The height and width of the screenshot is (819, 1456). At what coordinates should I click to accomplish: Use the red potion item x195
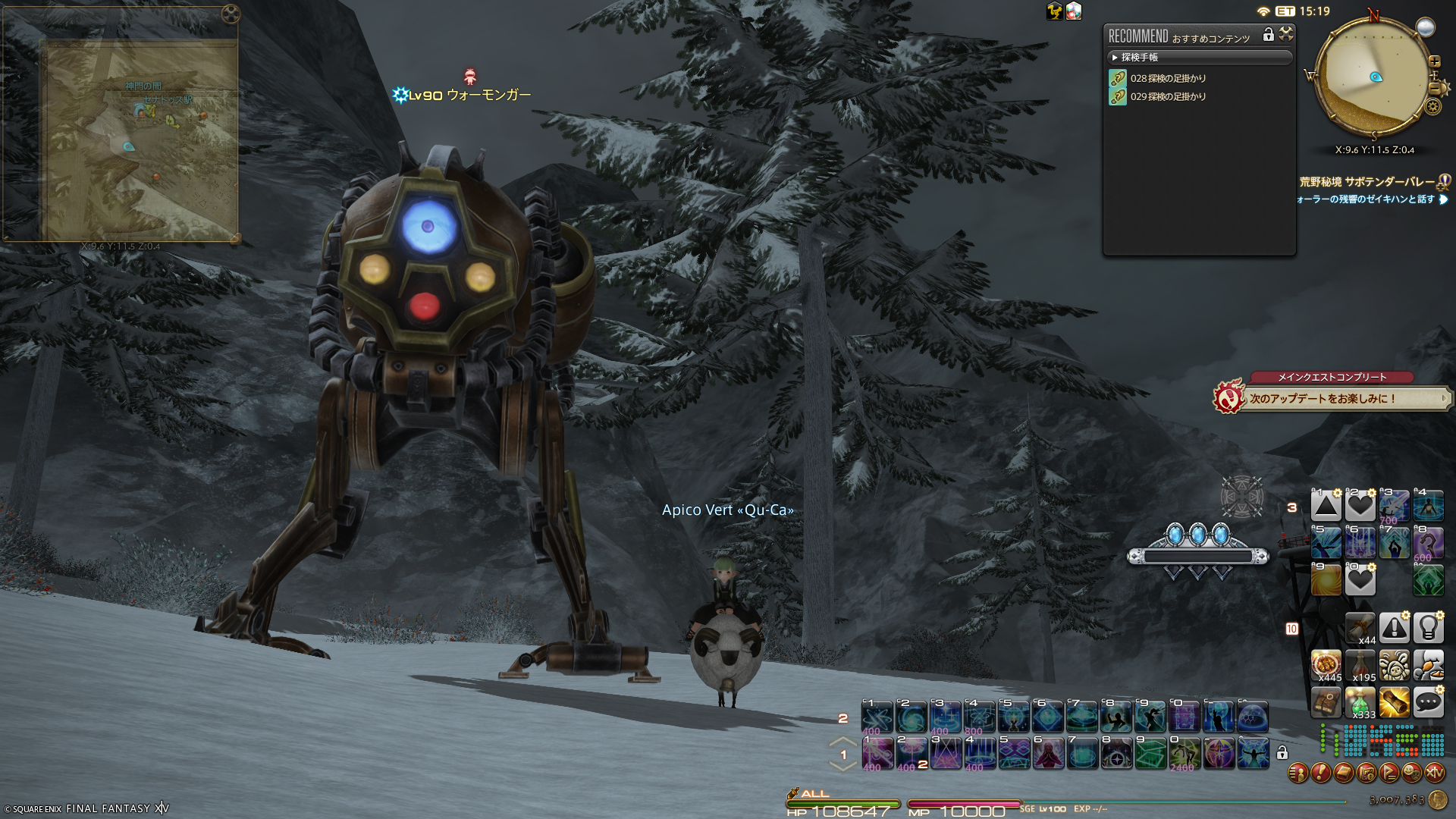point(1360,665)
